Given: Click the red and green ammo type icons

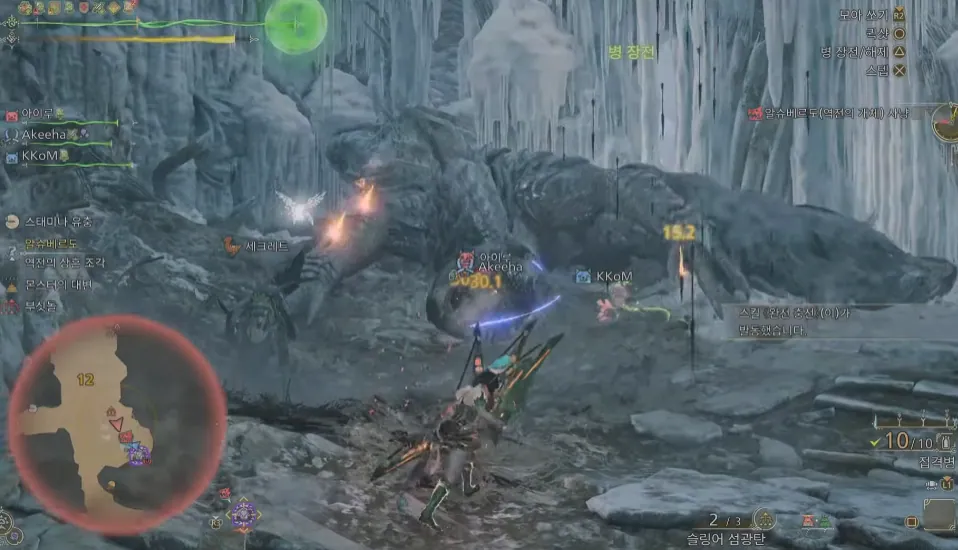Looking at the screenshot, I should click(x=817, y=520).
